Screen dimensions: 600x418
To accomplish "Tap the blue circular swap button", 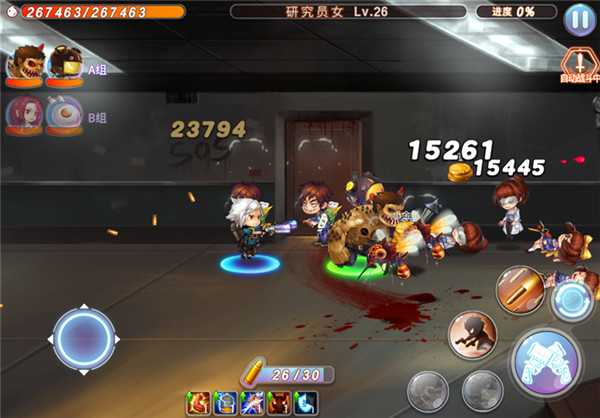I will tap(574, 300).
